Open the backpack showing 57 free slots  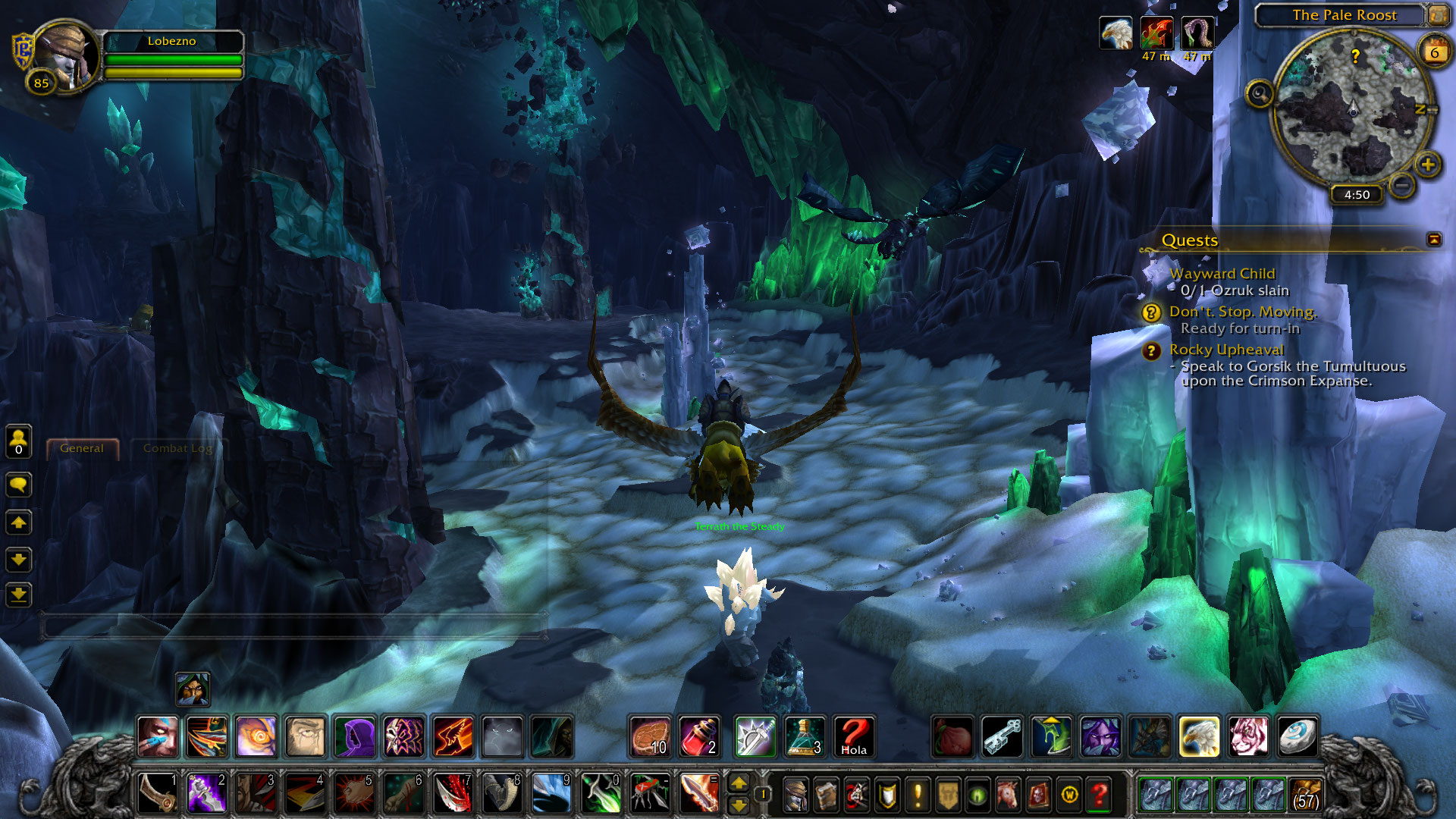[1305, 795]
